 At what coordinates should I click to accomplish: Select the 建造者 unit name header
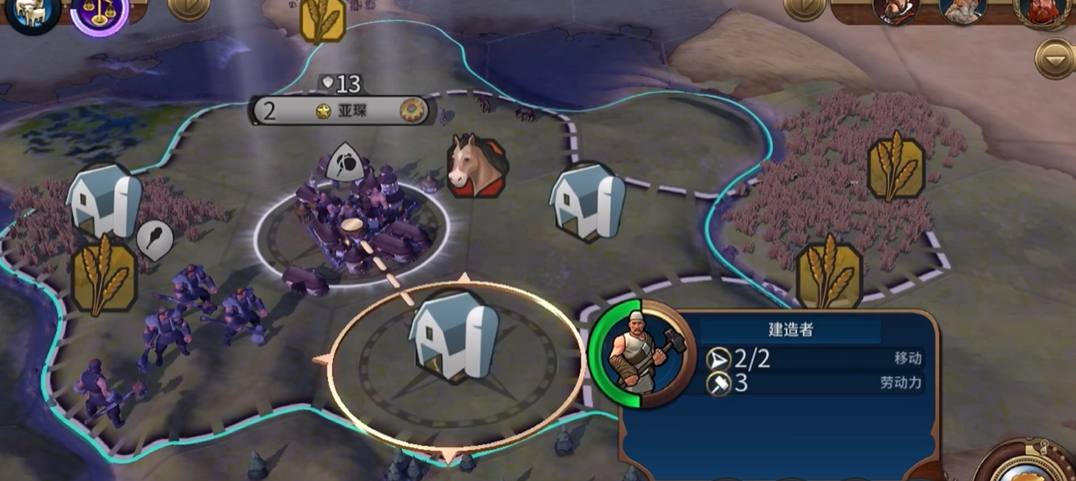790,330
